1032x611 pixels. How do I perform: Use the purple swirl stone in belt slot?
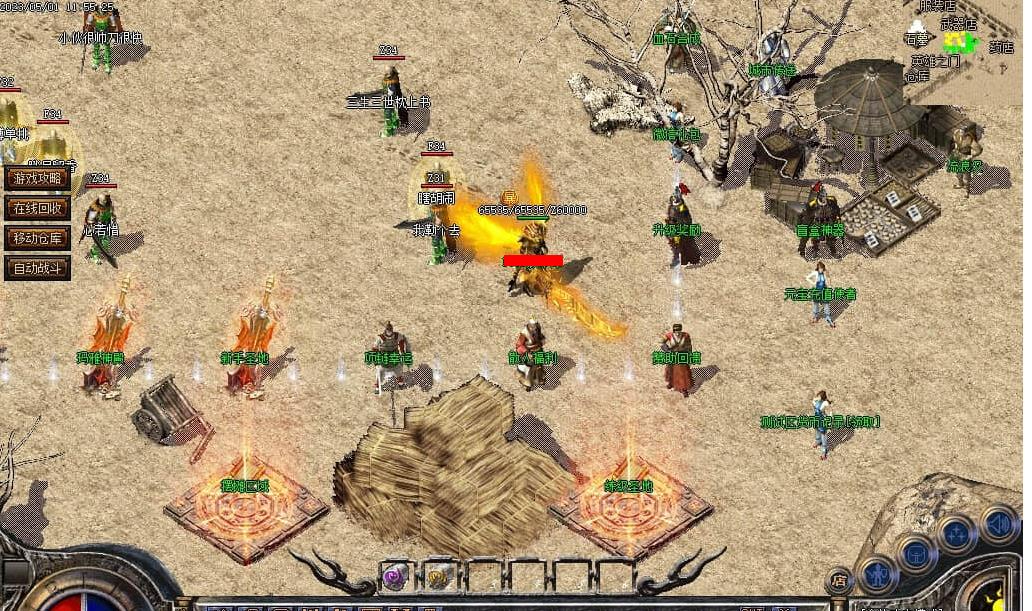[x=395, y=576]
